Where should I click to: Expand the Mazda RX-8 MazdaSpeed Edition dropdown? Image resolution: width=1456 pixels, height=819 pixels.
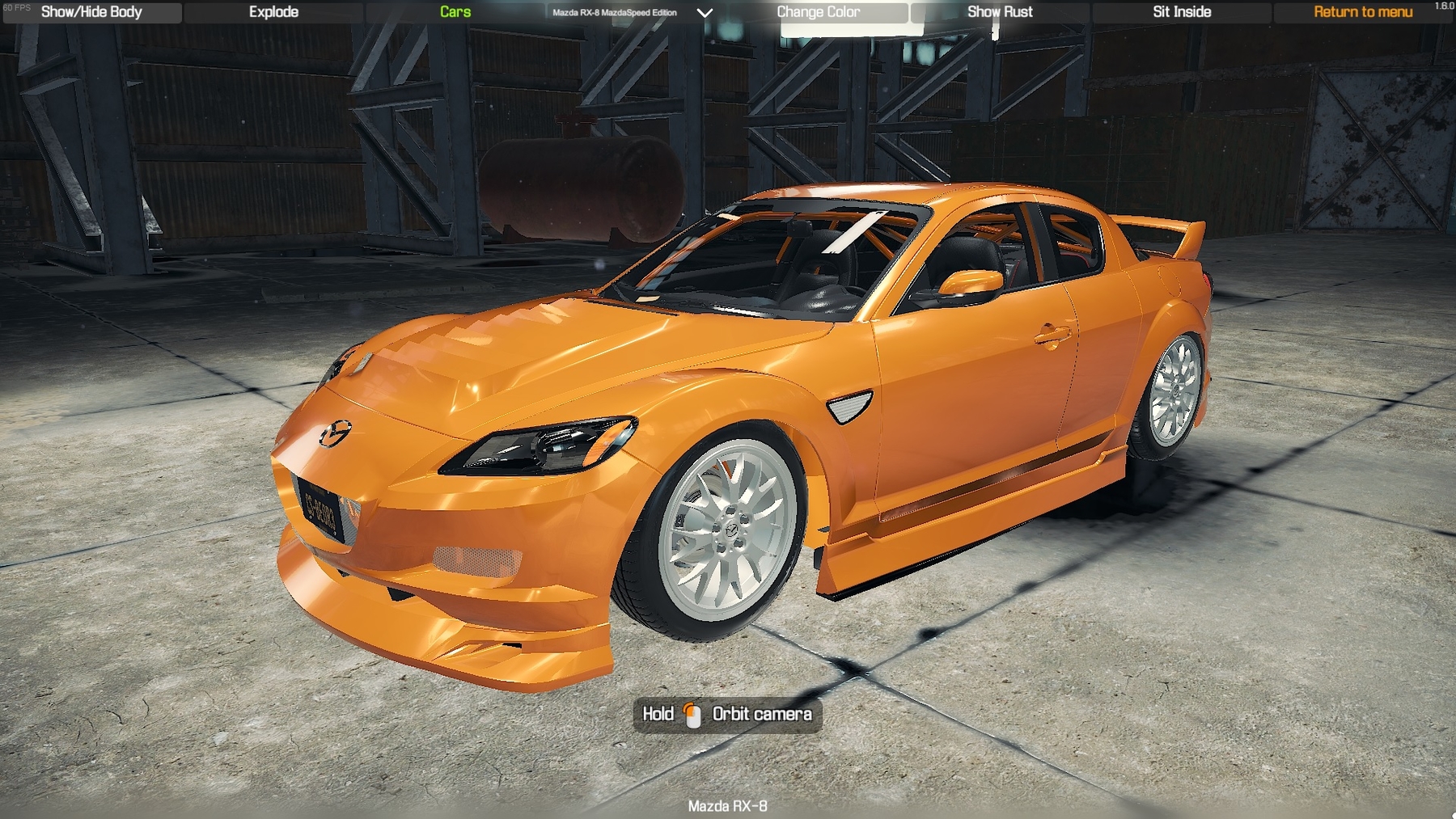pos(705,13)
